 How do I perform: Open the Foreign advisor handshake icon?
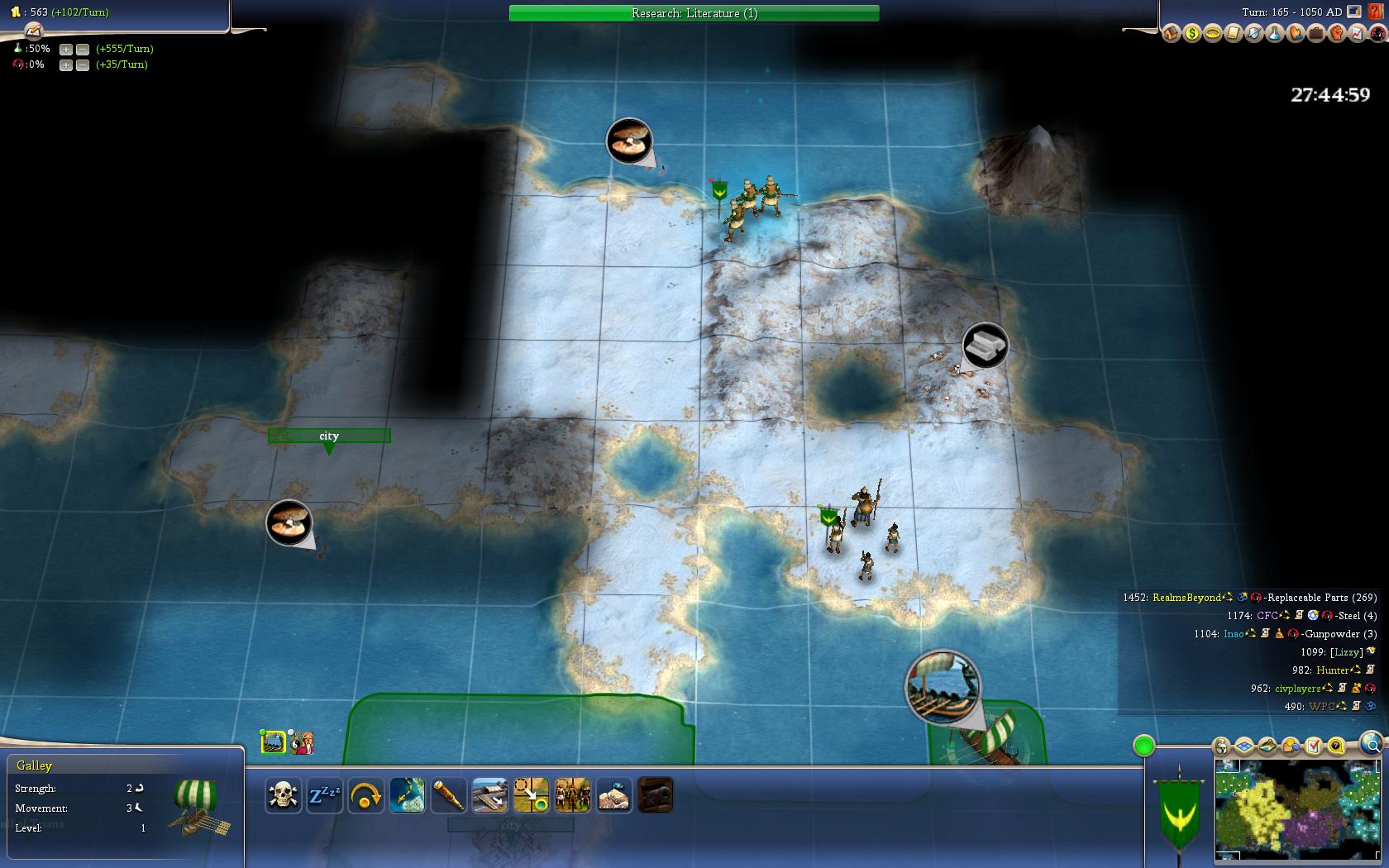(1295, 34)
